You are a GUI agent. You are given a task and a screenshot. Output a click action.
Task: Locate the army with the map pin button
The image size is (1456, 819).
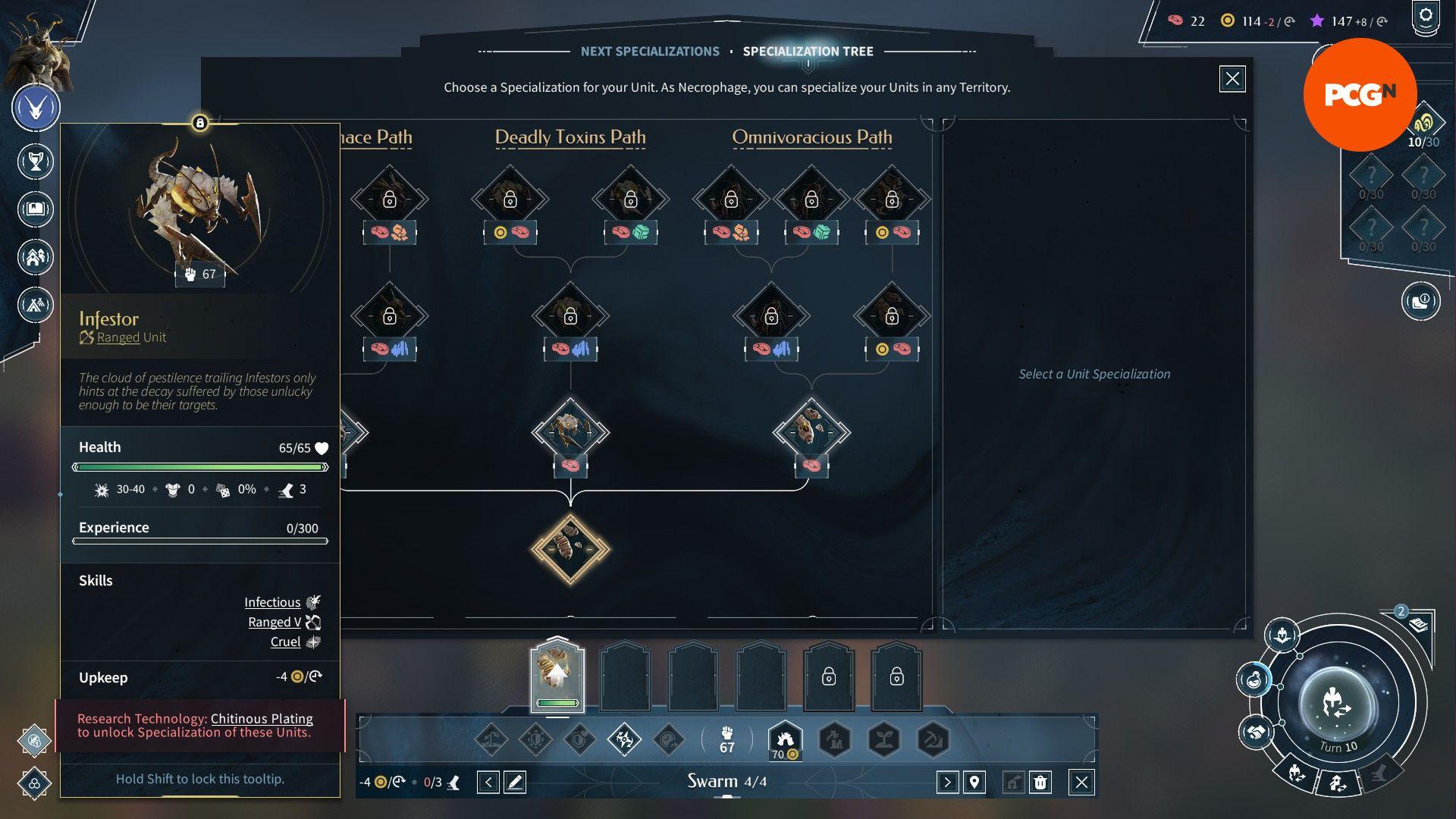coord(974,782)
